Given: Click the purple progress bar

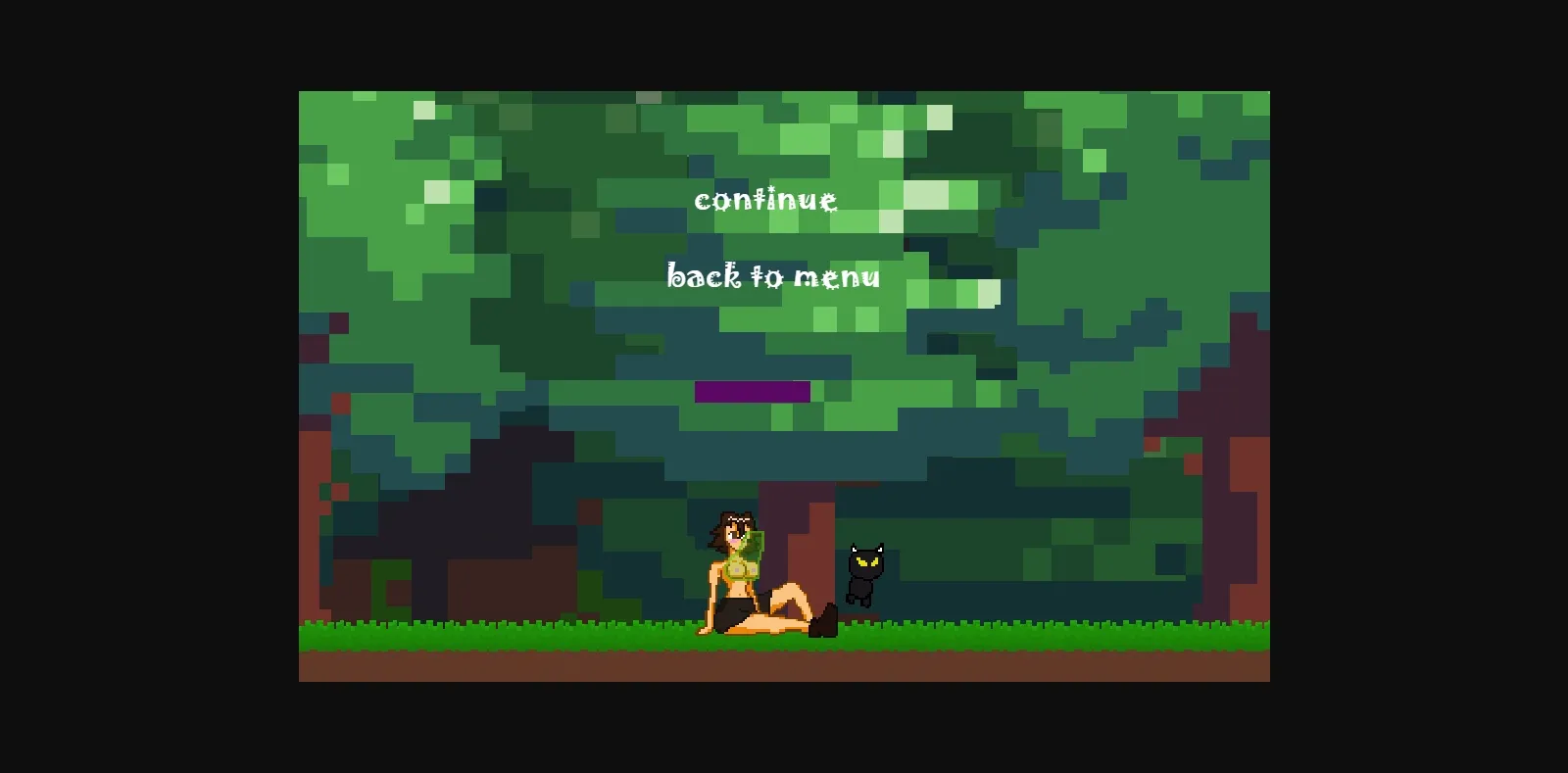Looking at the screenshot, I should click(x=753, y=391).
